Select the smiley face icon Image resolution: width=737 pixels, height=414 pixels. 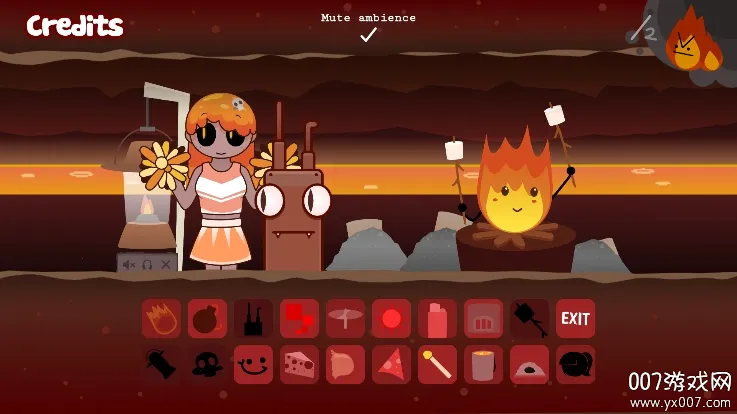(x=253, y=365)
